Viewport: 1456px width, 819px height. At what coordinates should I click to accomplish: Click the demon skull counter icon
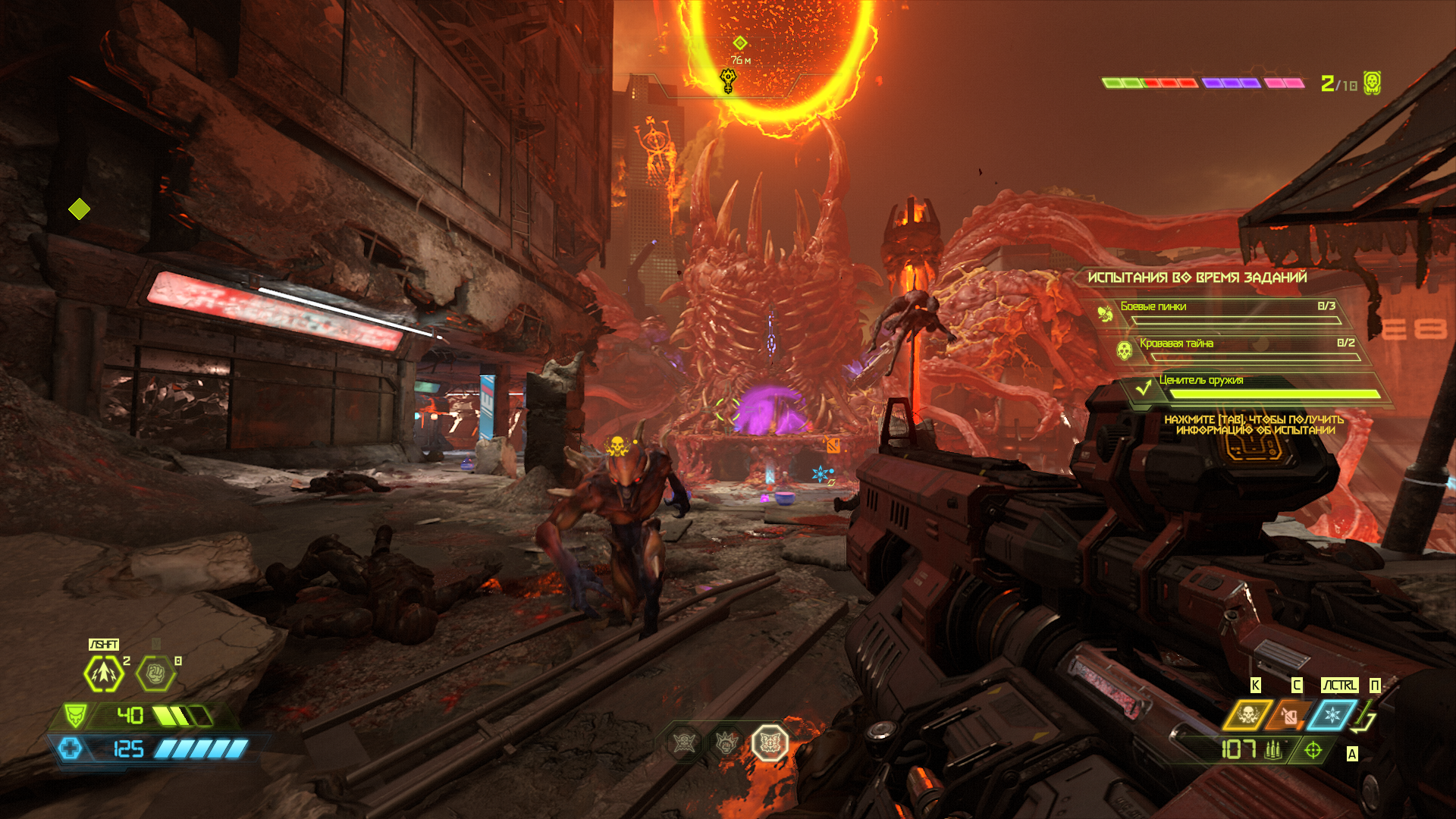pos(1372,83)
